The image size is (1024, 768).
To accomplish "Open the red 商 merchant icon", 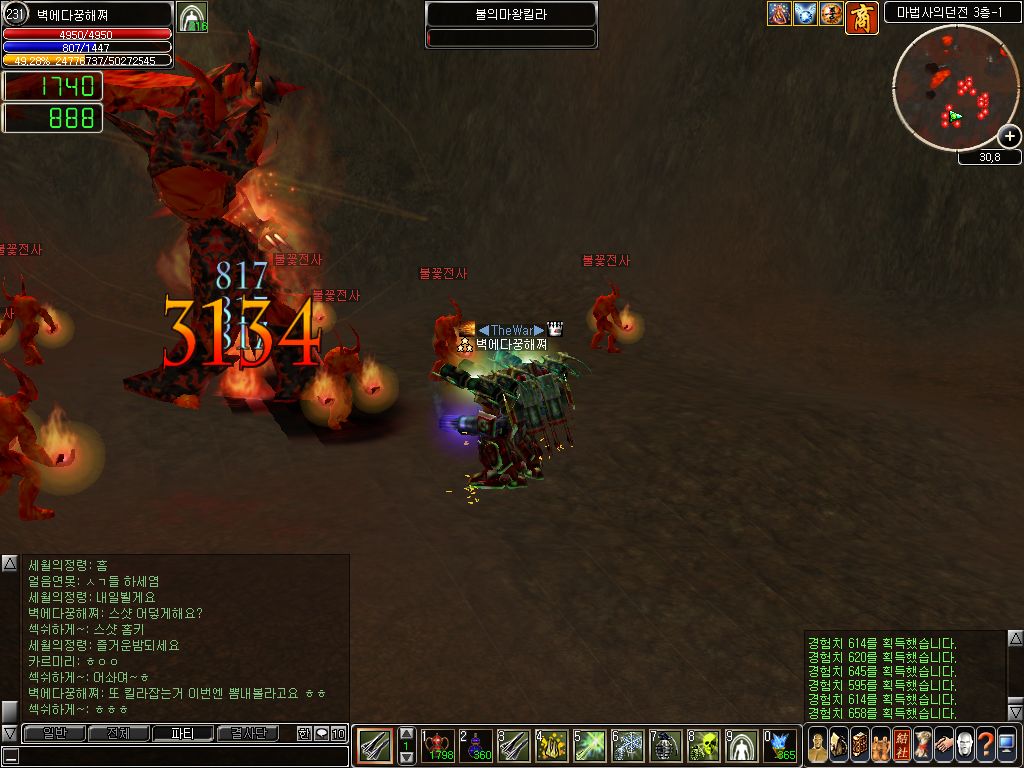I will coord(861,17).
